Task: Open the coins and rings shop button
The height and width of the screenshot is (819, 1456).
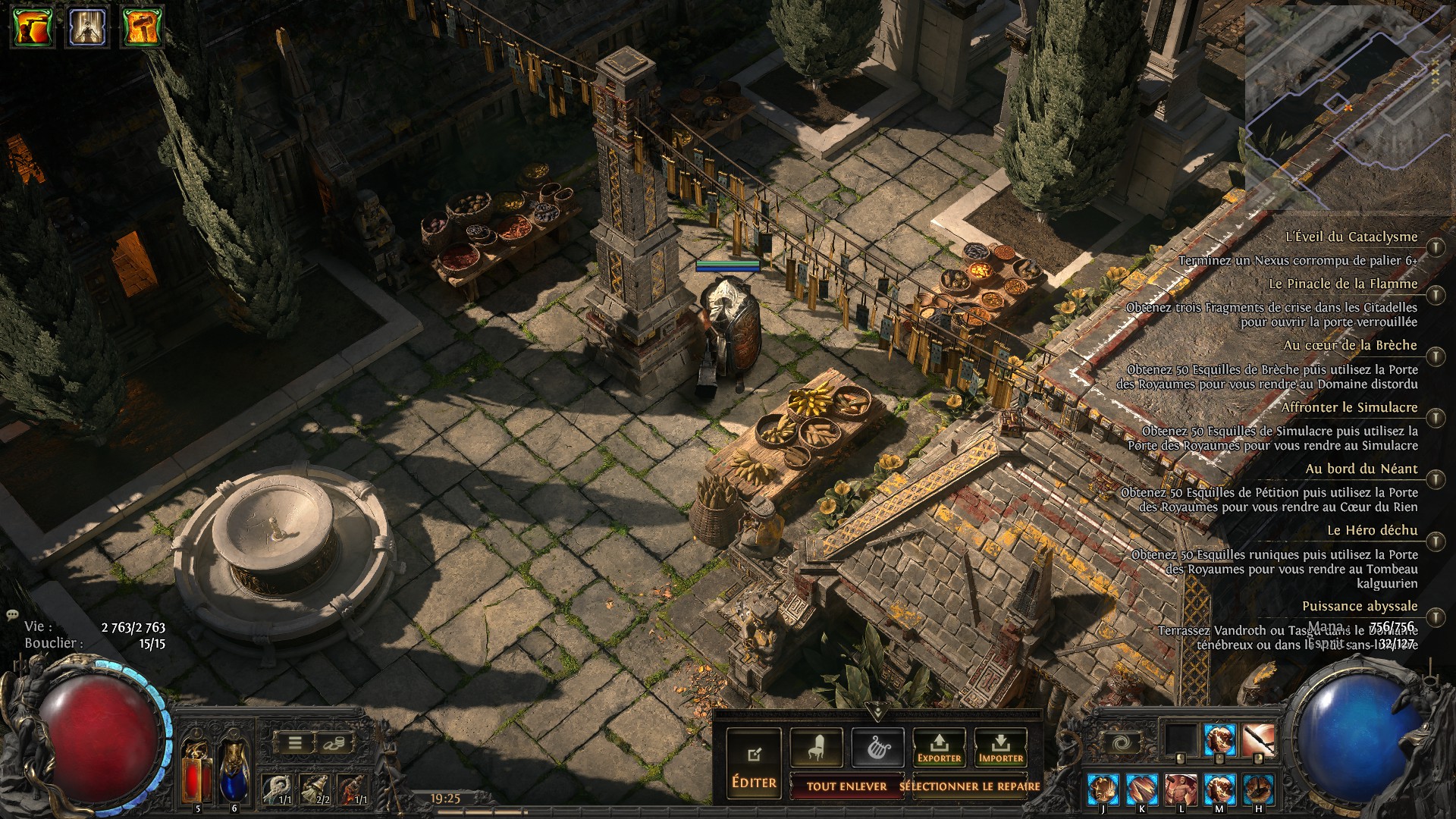Action: coord(331,743)
